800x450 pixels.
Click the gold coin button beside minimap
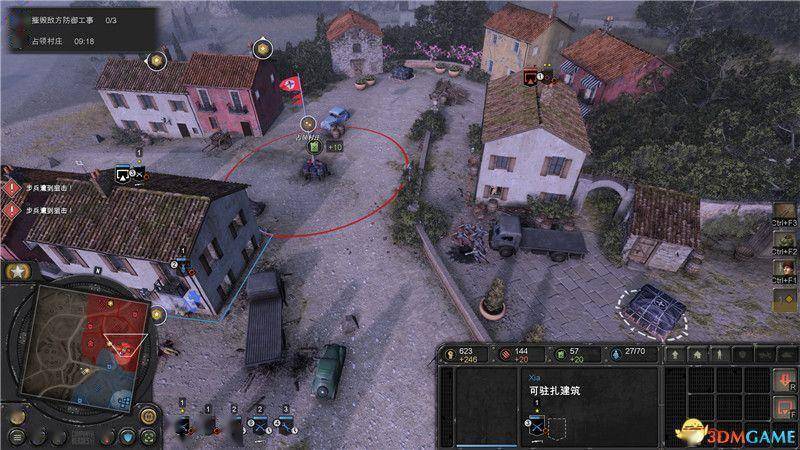point(148,414)
